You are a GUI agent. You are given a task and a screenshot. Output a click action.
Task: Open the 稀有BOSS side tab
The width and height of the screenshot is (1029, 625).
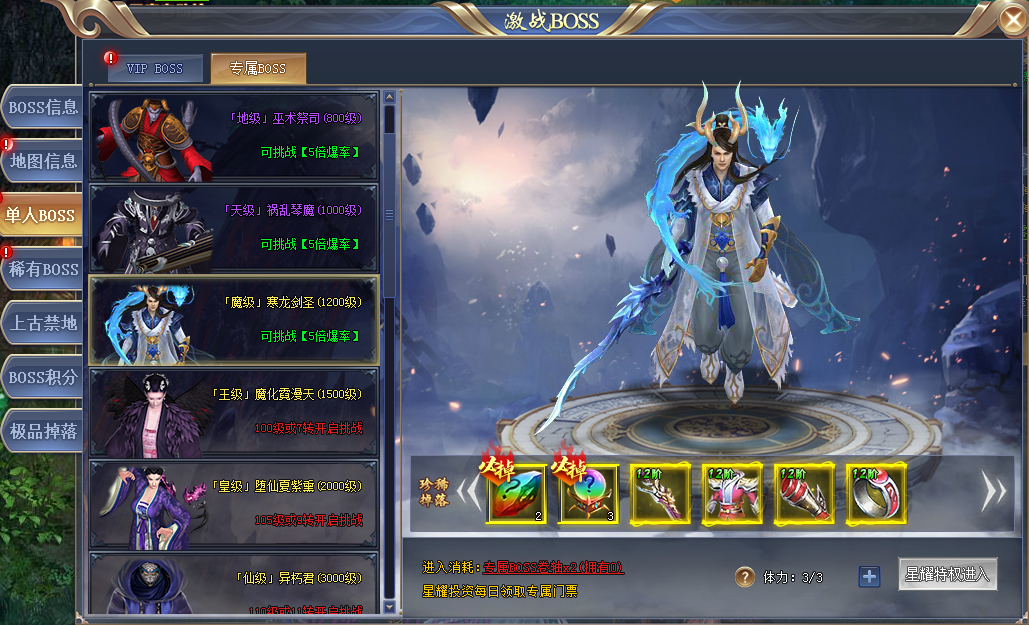[x=42, y=270]
